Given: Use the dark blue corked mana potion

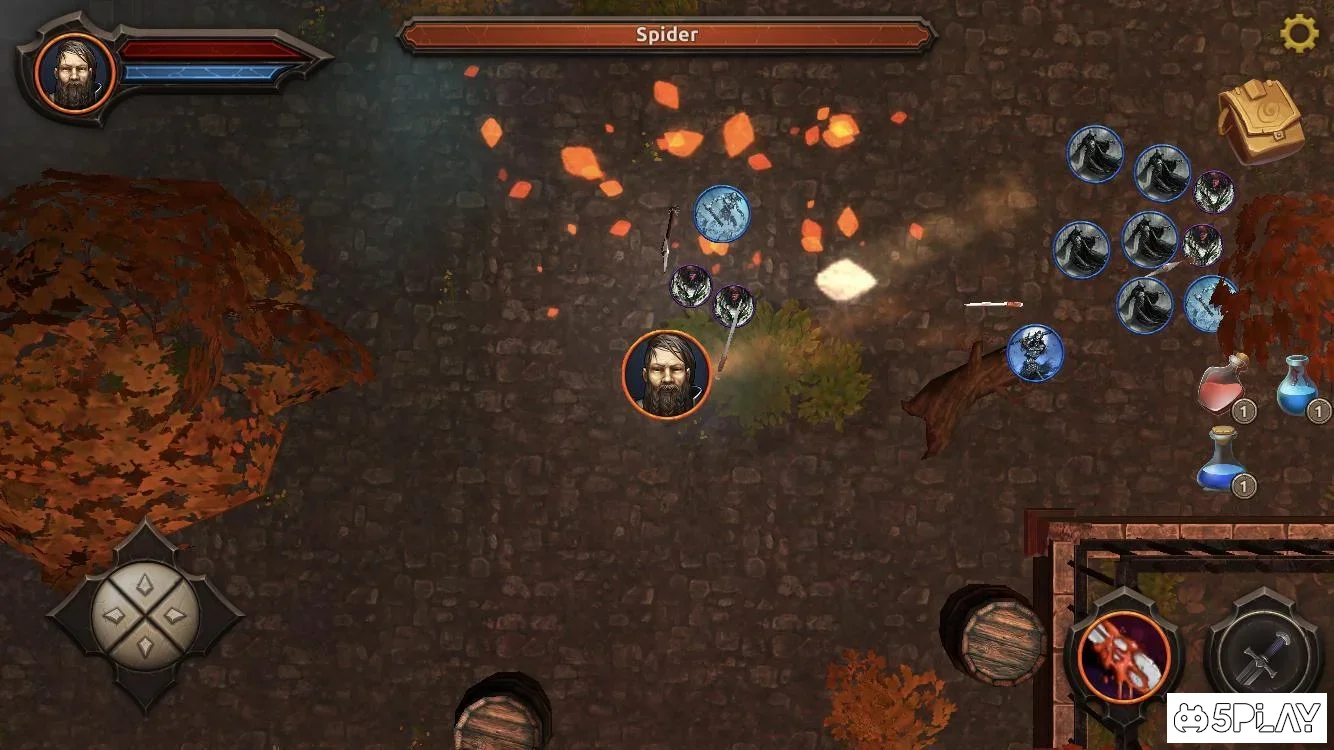Looking at the screenshot, I should coord(1223,460).
